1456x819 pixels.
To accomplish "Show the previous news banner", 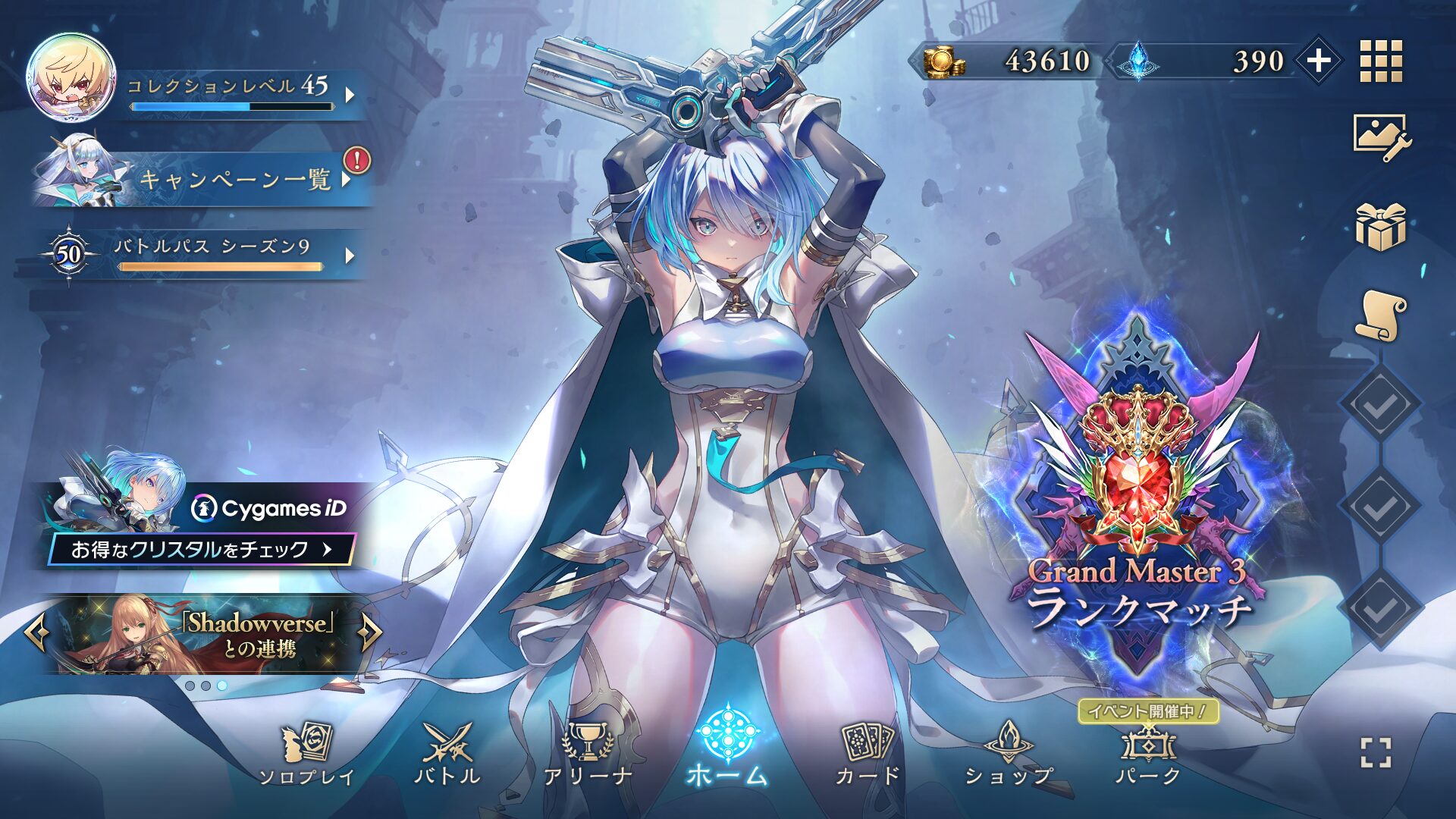I will (36, 632).
